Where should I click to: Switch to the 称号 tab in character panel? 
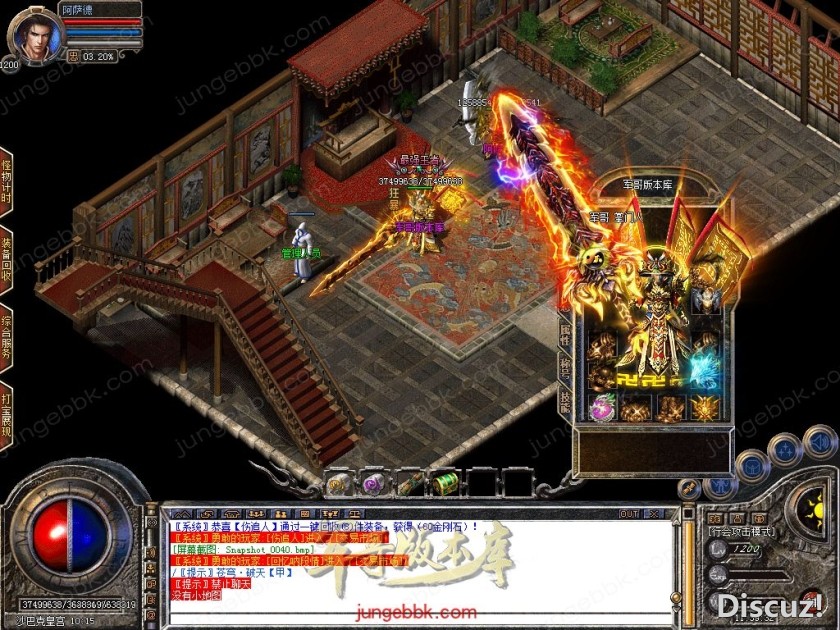pyautogui.click(x=565, y=368)
